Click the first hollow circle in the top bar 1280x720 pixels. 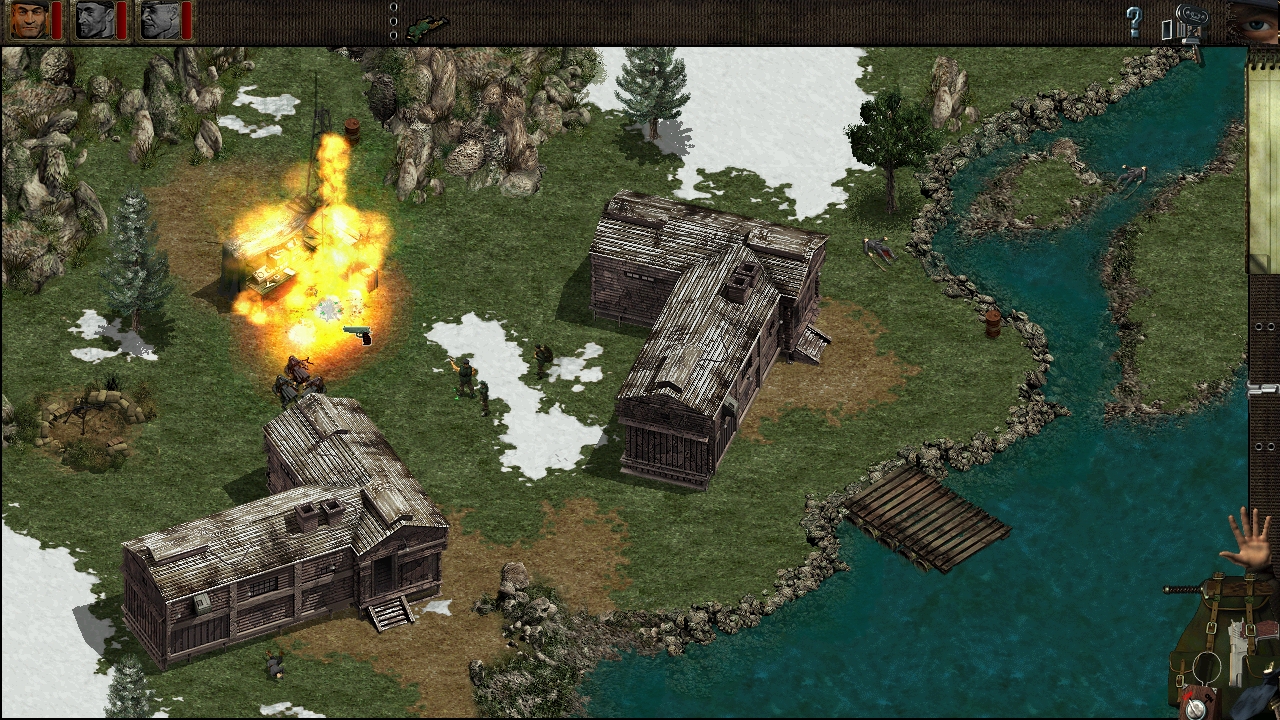[x=394, y=7]
